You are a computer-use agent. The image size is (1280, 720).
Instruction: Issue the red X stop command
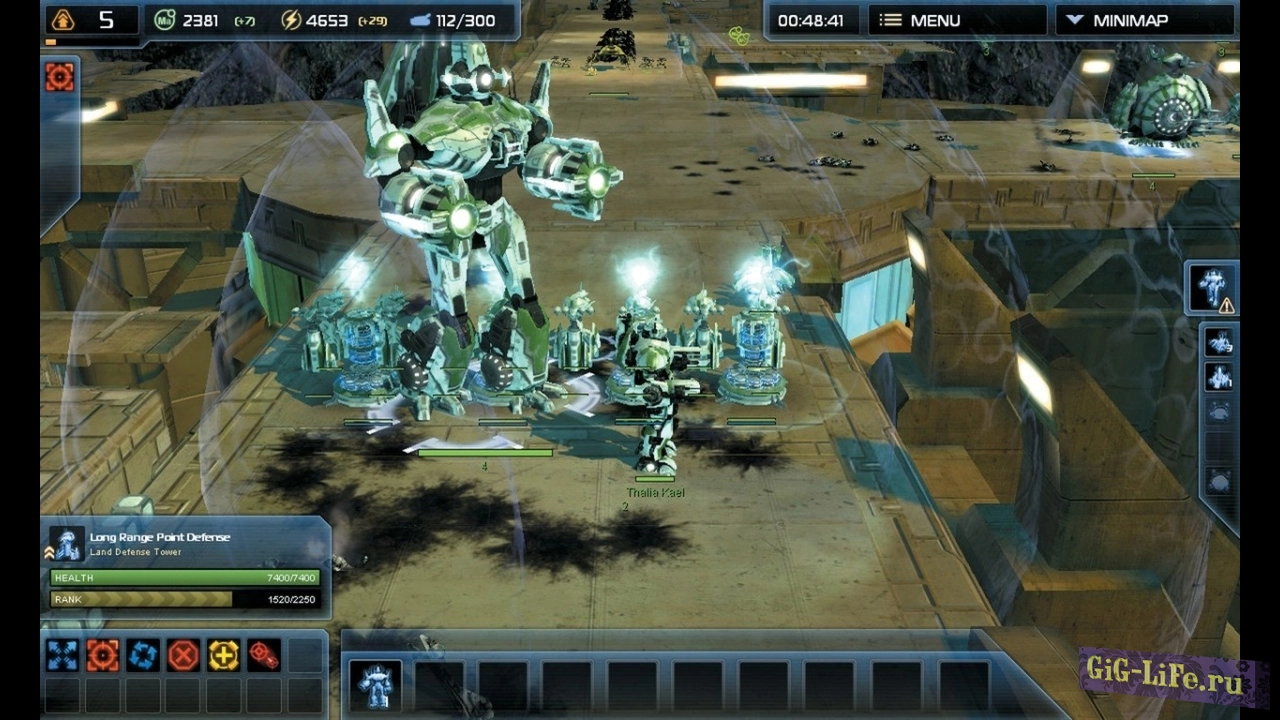[x=183, y=656]
